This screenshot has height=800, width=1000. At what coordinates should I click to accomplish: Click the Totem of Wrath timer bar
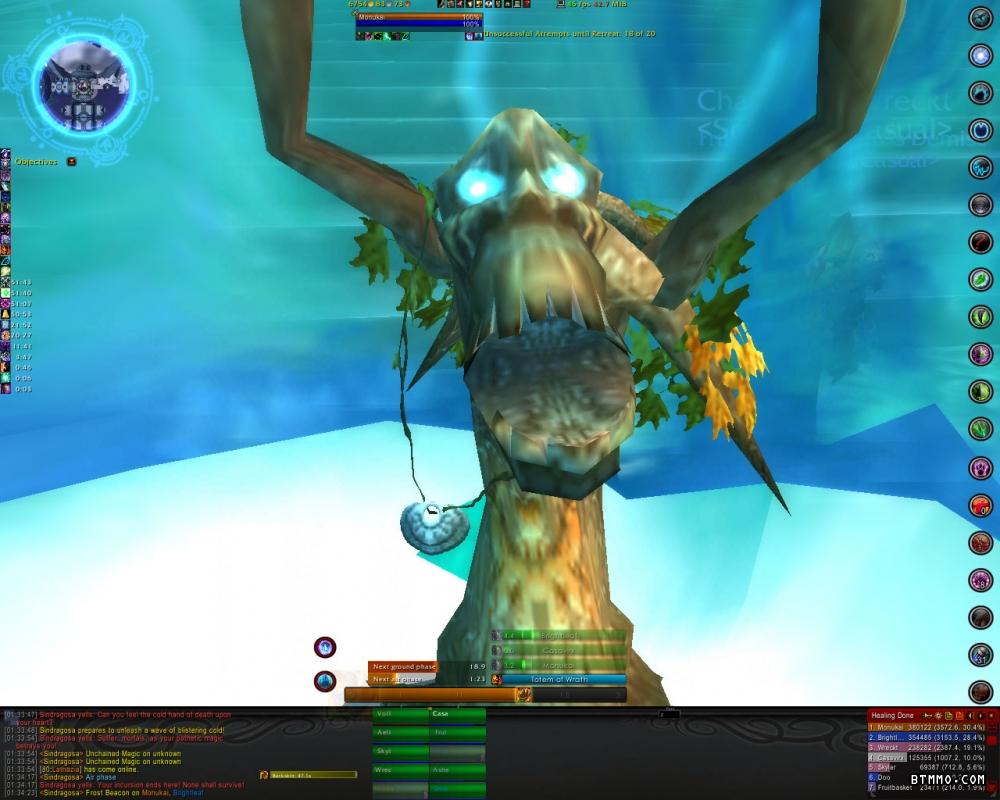(x=563, y=680)
